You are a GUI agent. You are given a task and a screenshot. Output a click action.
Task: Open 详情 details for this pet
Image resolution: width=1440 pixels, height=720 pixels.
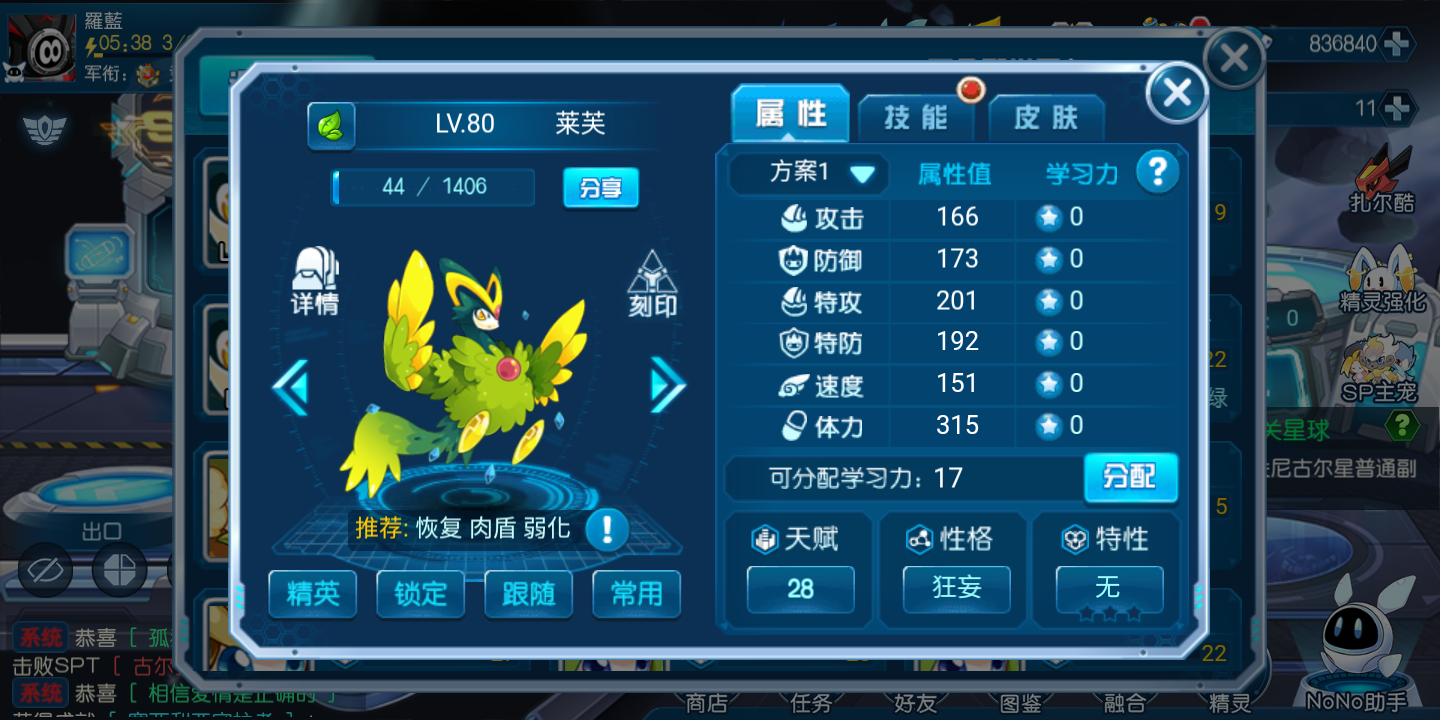315,281
